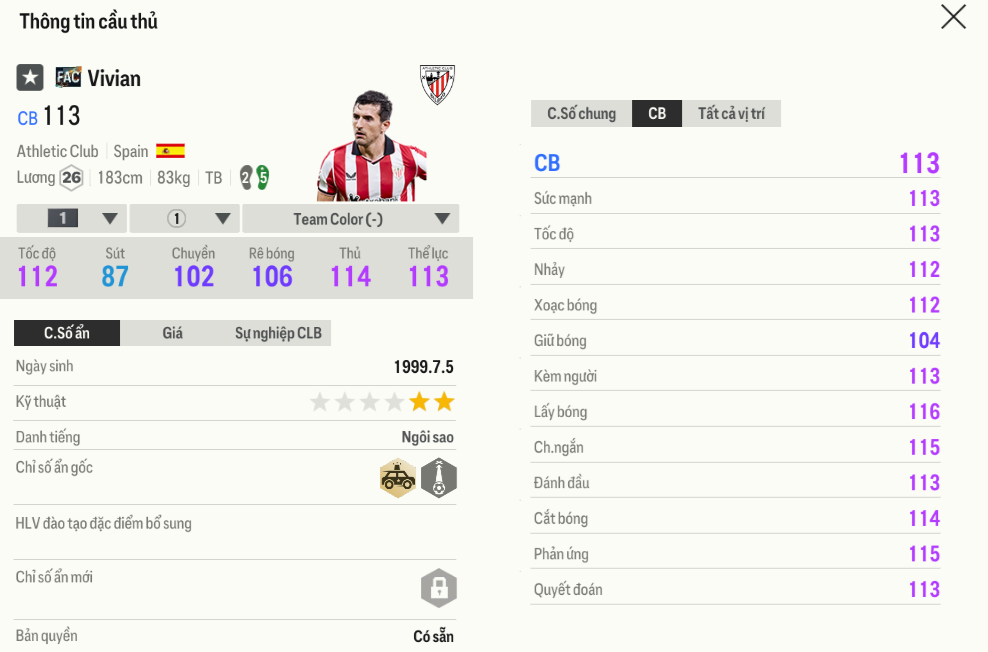Switch to the Giá tab

pos(173,333)
